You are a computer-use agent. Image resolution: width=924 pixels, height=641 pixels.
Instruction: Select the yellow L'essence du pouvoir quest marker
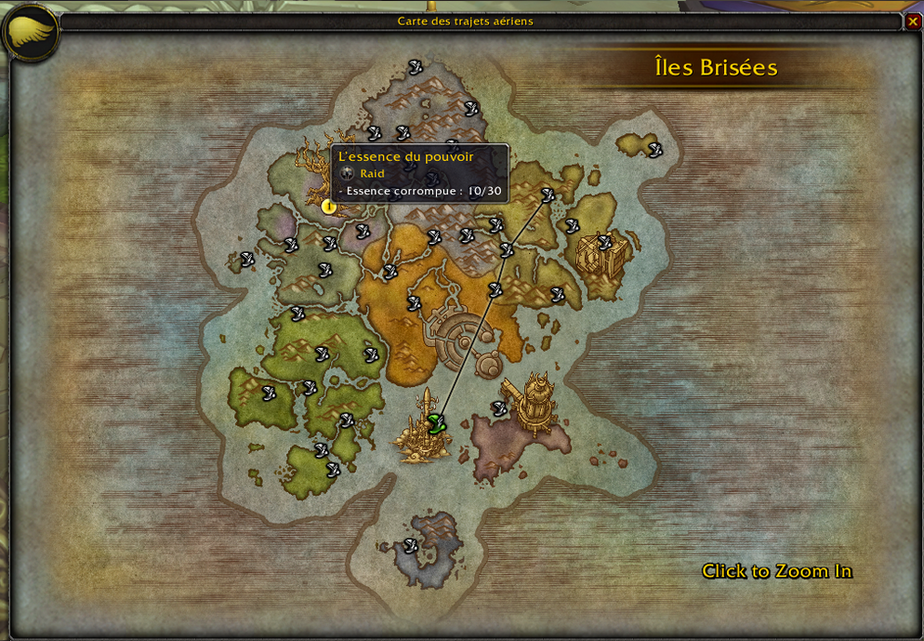click(x=328, y=207)
